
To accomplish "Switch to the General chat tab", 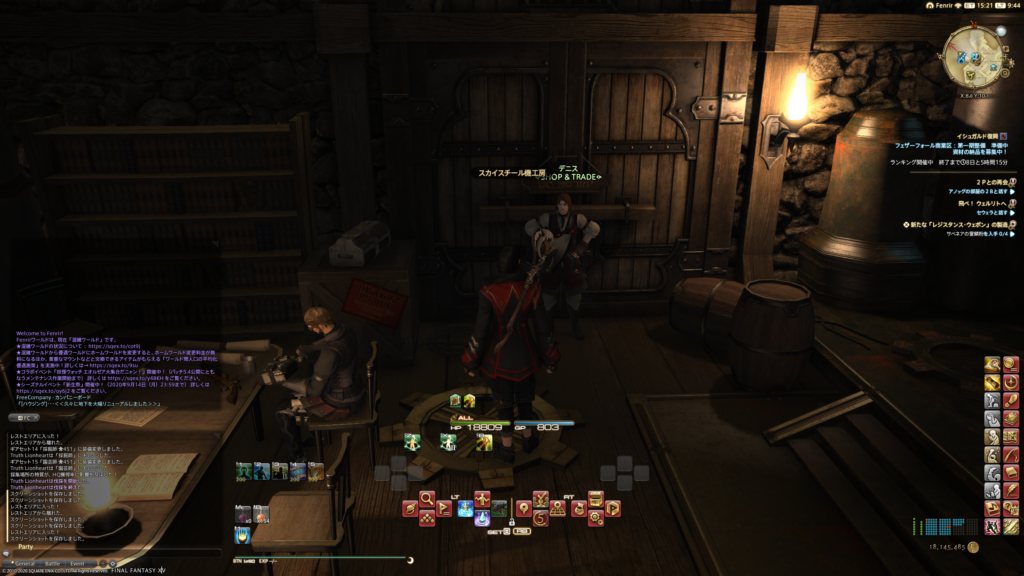I will (24, 563).
